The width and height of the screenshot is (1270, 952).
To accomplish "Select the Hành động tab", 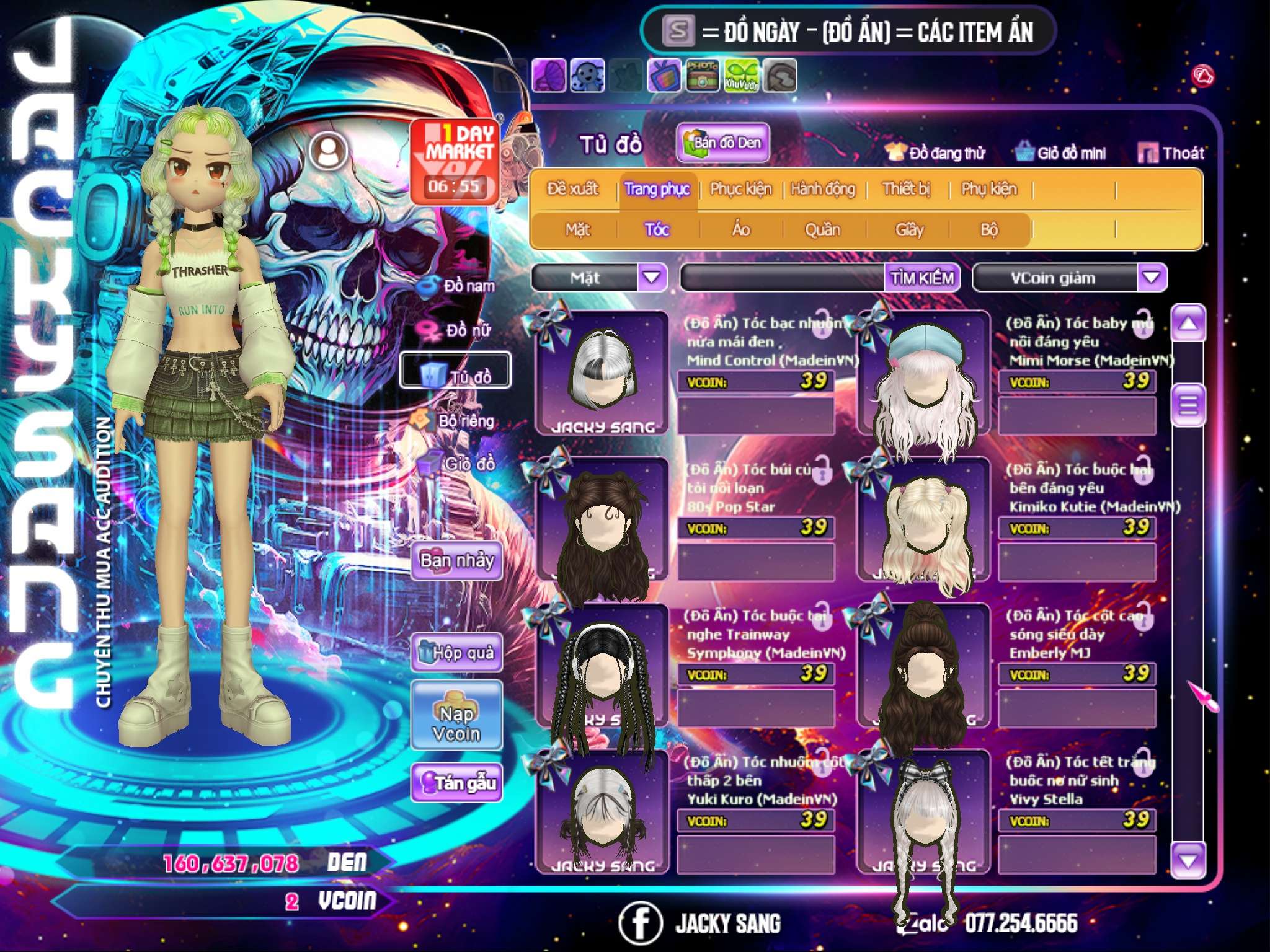I will pos(822,189).
